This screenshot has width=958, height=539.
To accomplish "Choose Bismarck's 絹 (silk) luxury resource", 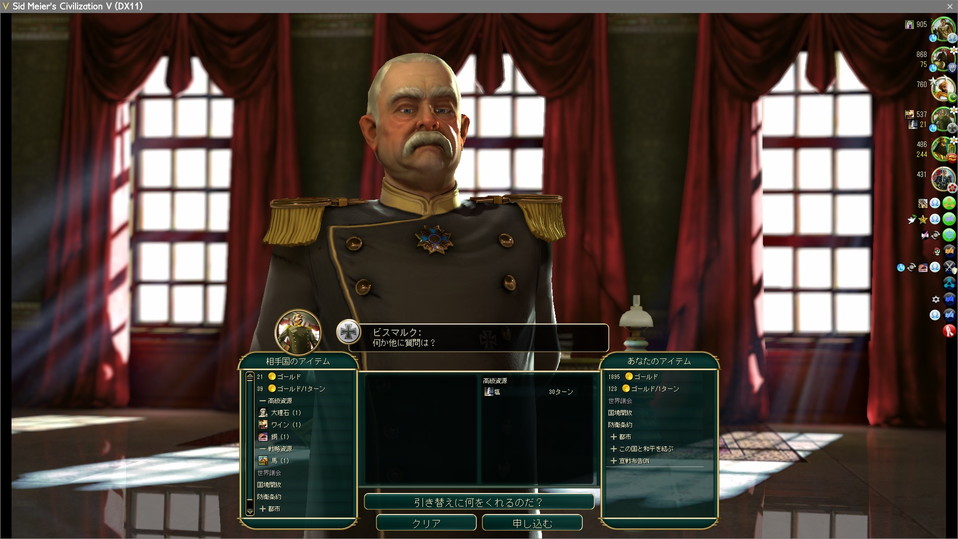I will pos(279,437).
